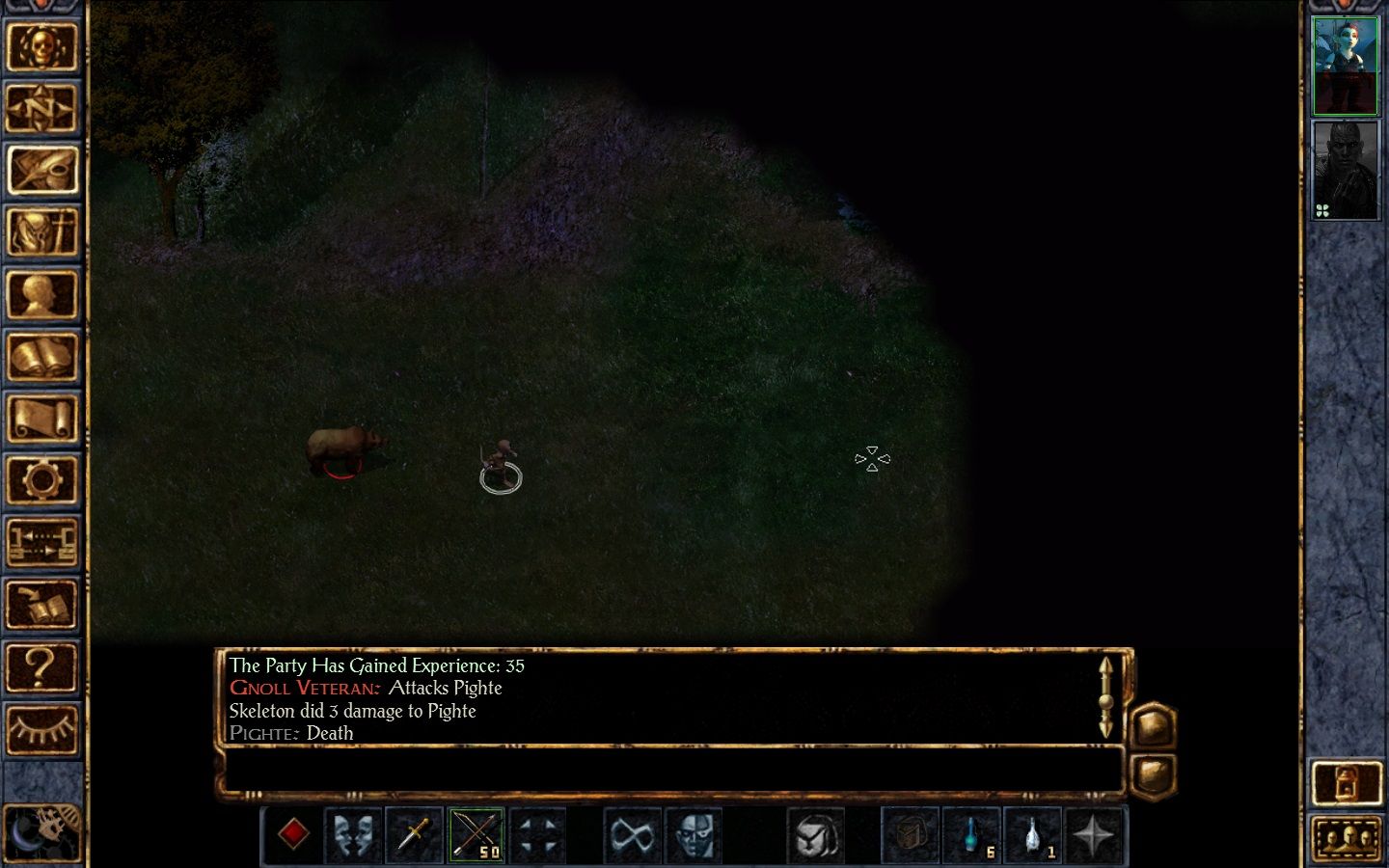Toggle the closed-eye hide interface button
Image resolution: width=1389 pixels, height=868 pixels.
[x=41, y=728]
